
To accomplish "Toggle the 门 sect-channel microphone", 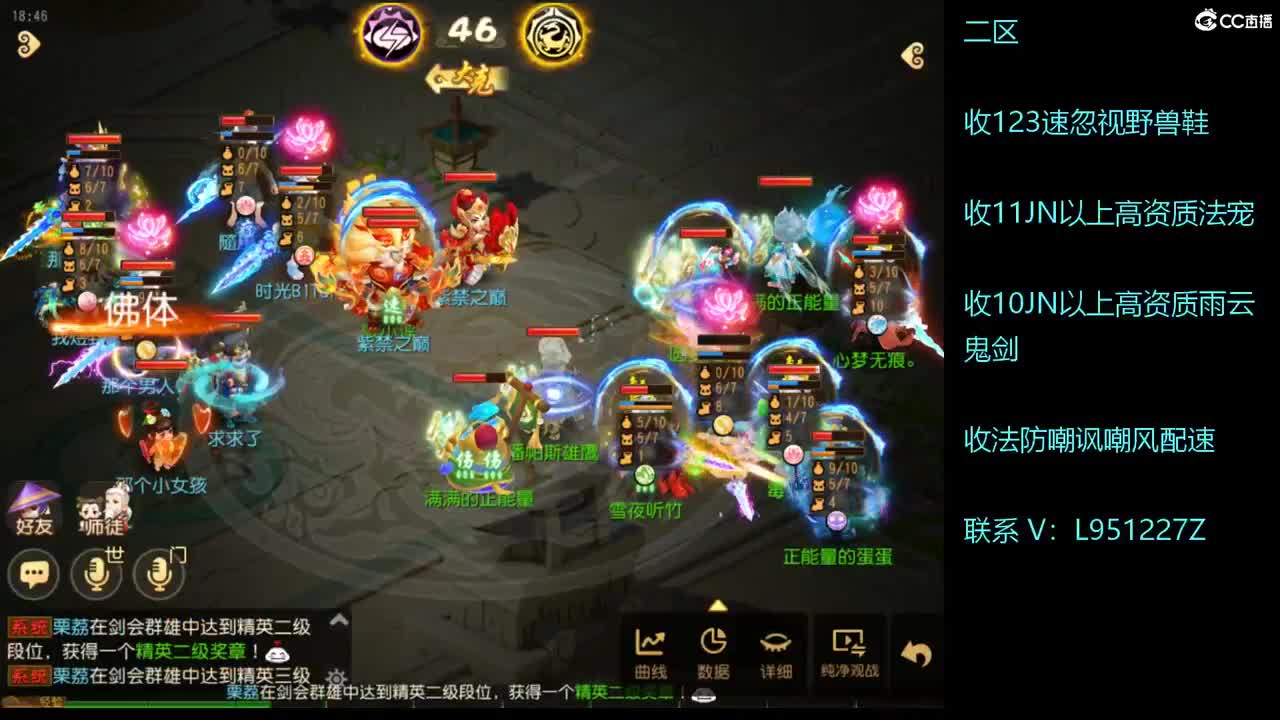I will 158,574.
